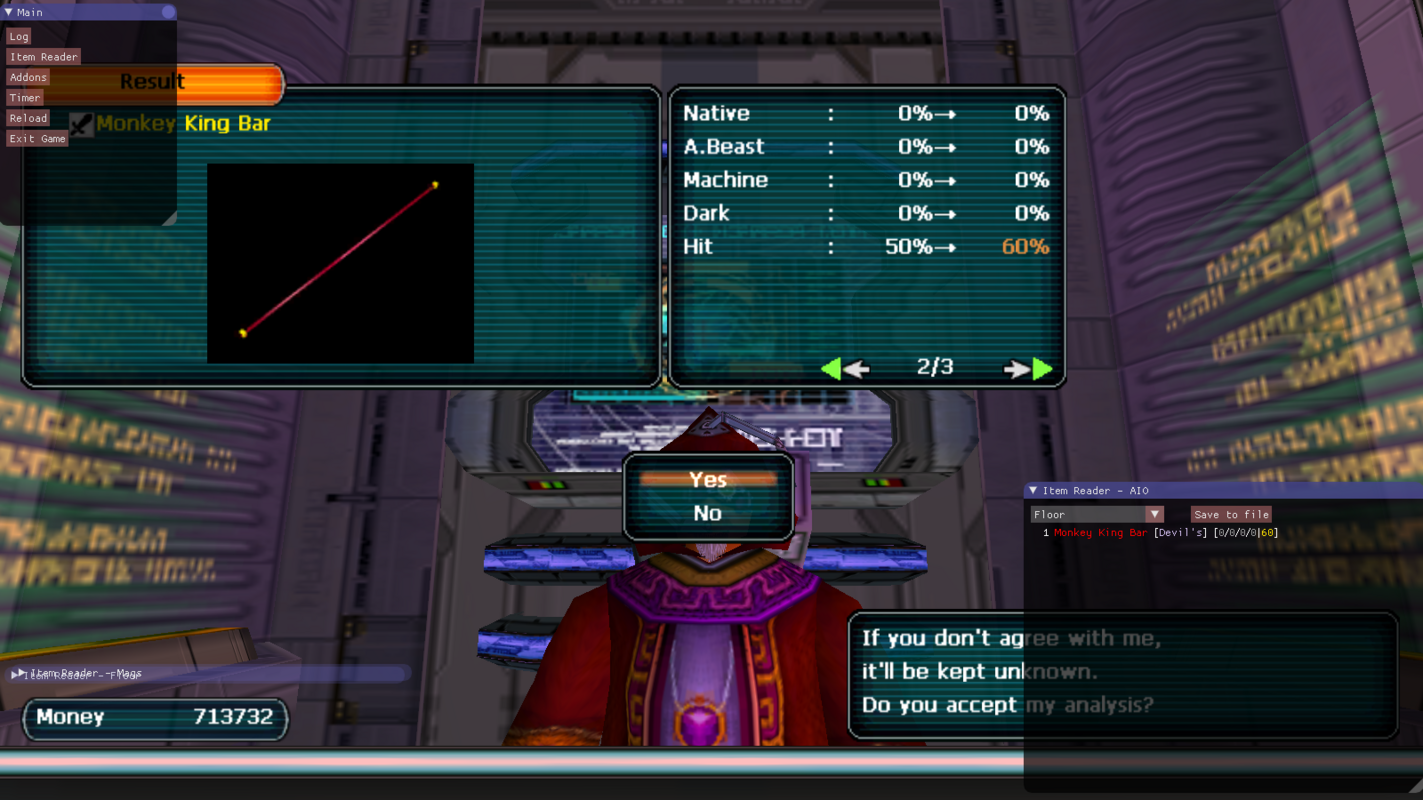Choose Yes to accept the analysis
This screenshot has width=1423, height=800.
coord(708,480)
